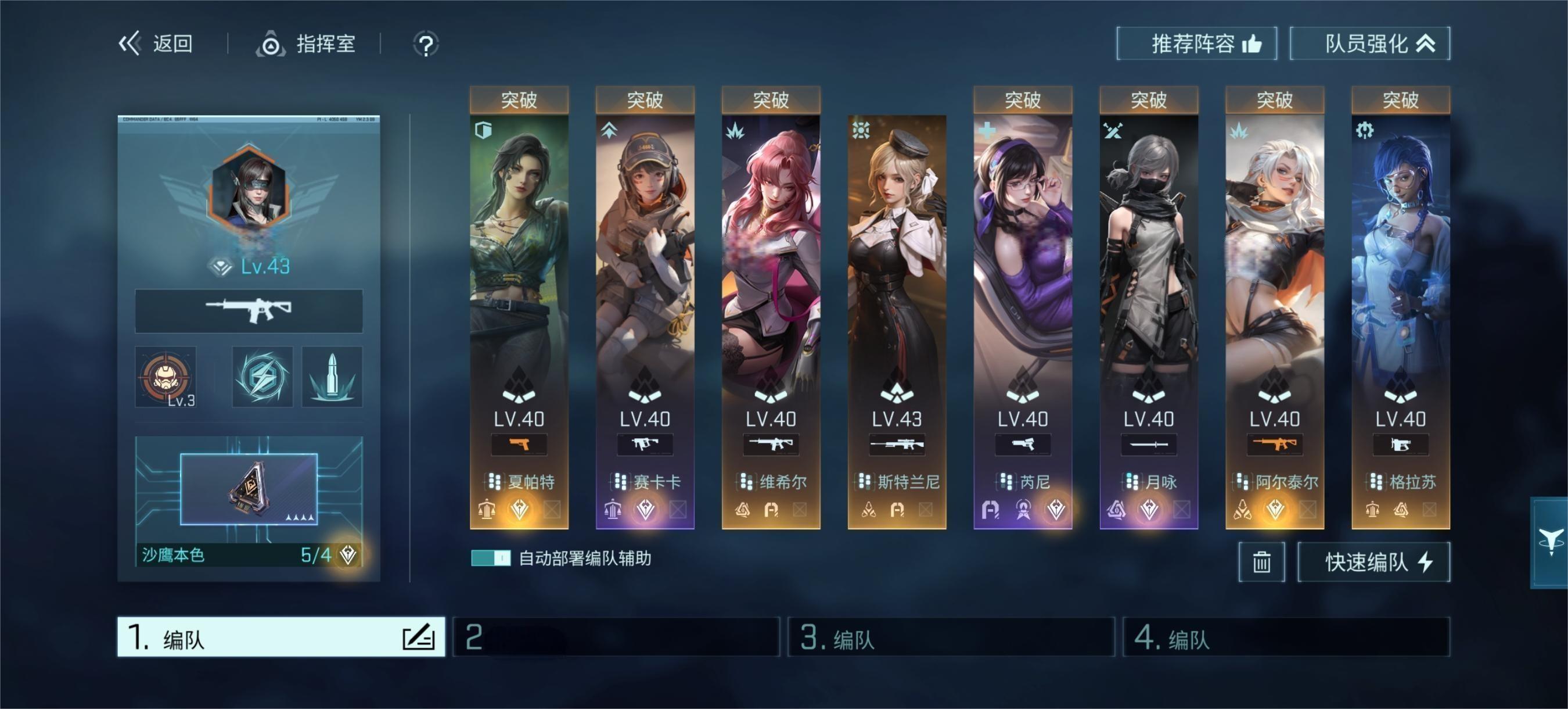This screenshot has width=1568, height=709.
Task: Open the 指挥室 command room
Action: point(306,44)
